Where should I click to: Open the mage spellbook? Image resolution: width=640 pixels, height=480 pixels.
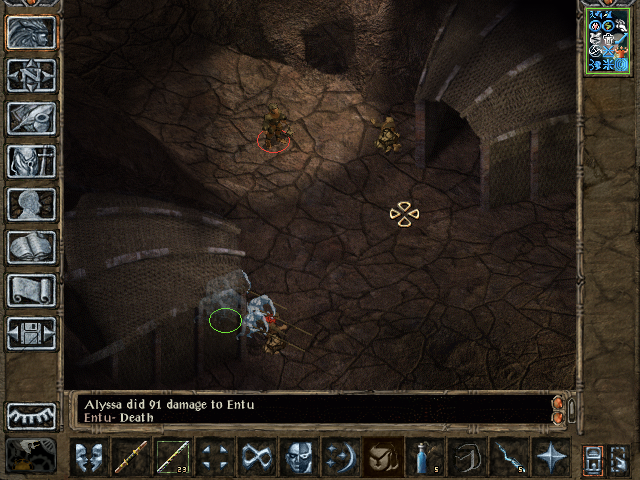pyautogui.click(x=31, y=247)
